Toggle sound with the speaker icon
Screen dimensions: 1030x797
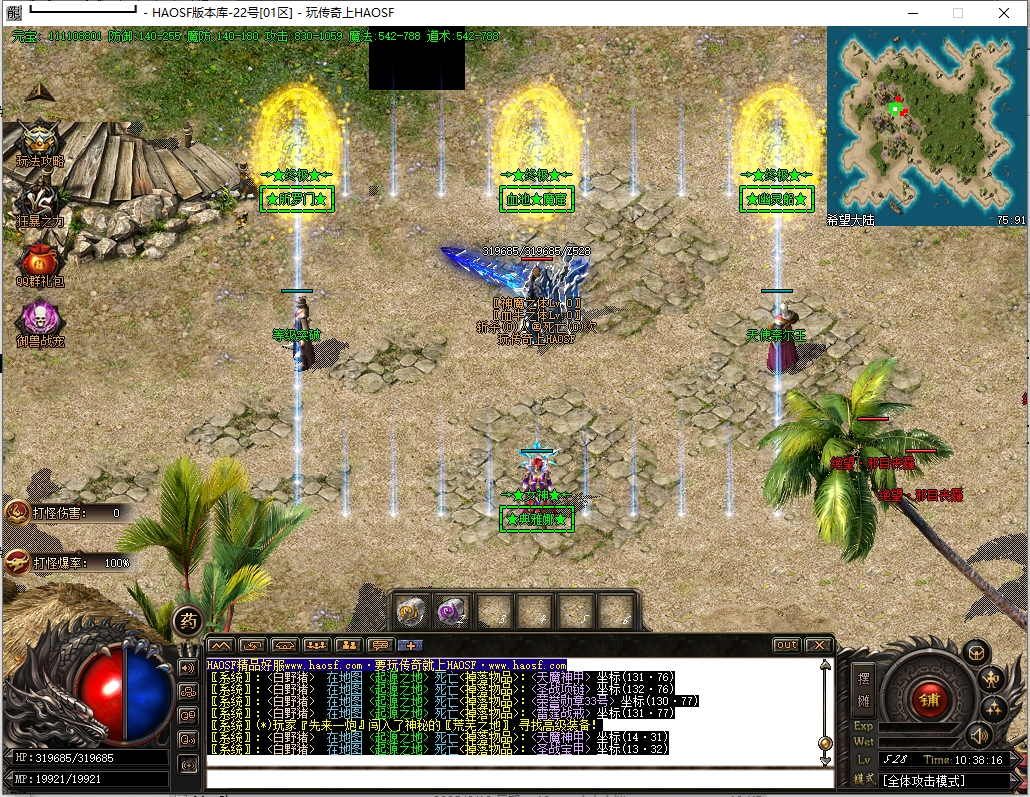977,736
